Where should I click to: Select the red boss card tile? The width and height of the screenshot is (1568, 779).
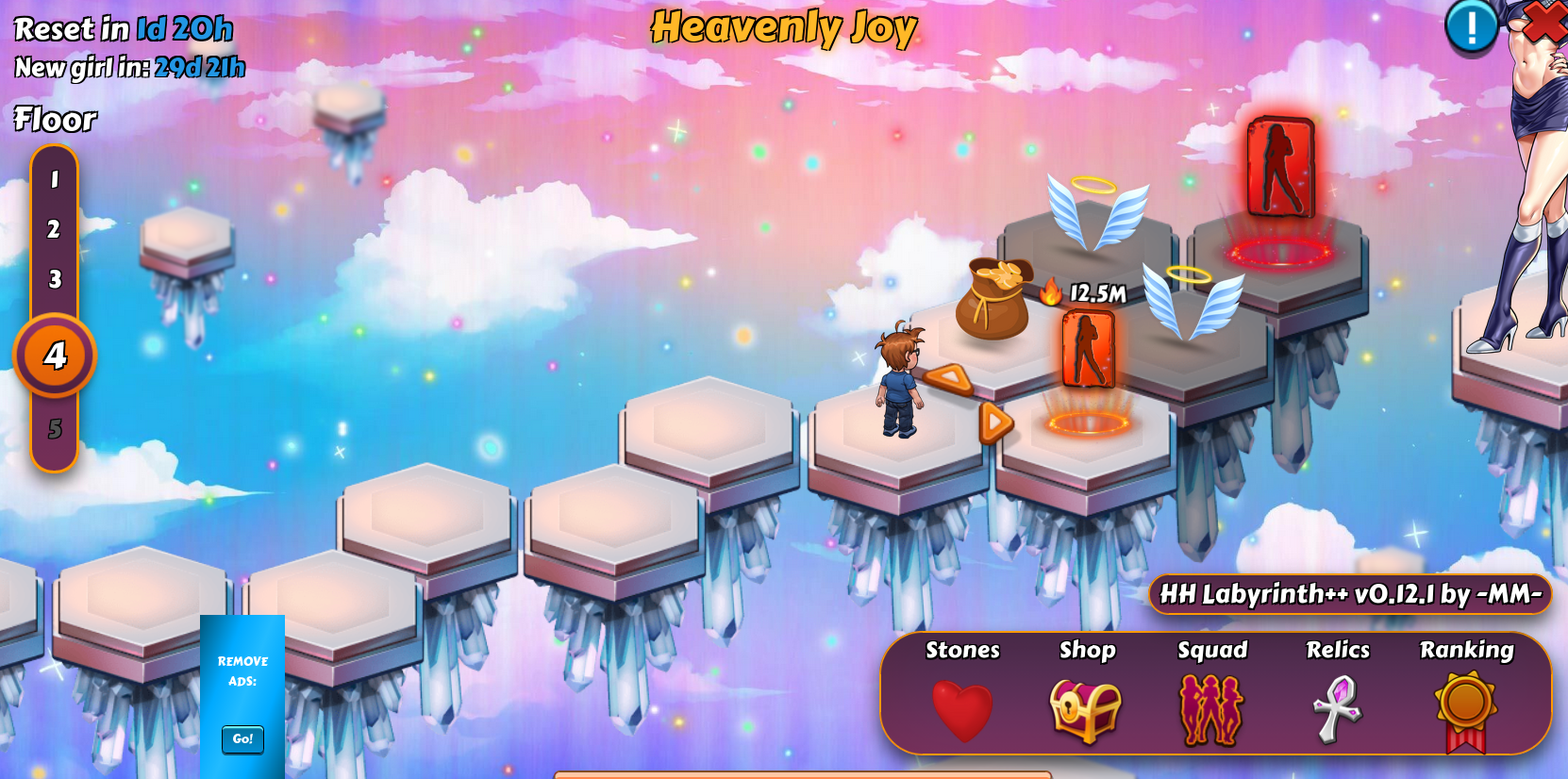click(1280, 168)
